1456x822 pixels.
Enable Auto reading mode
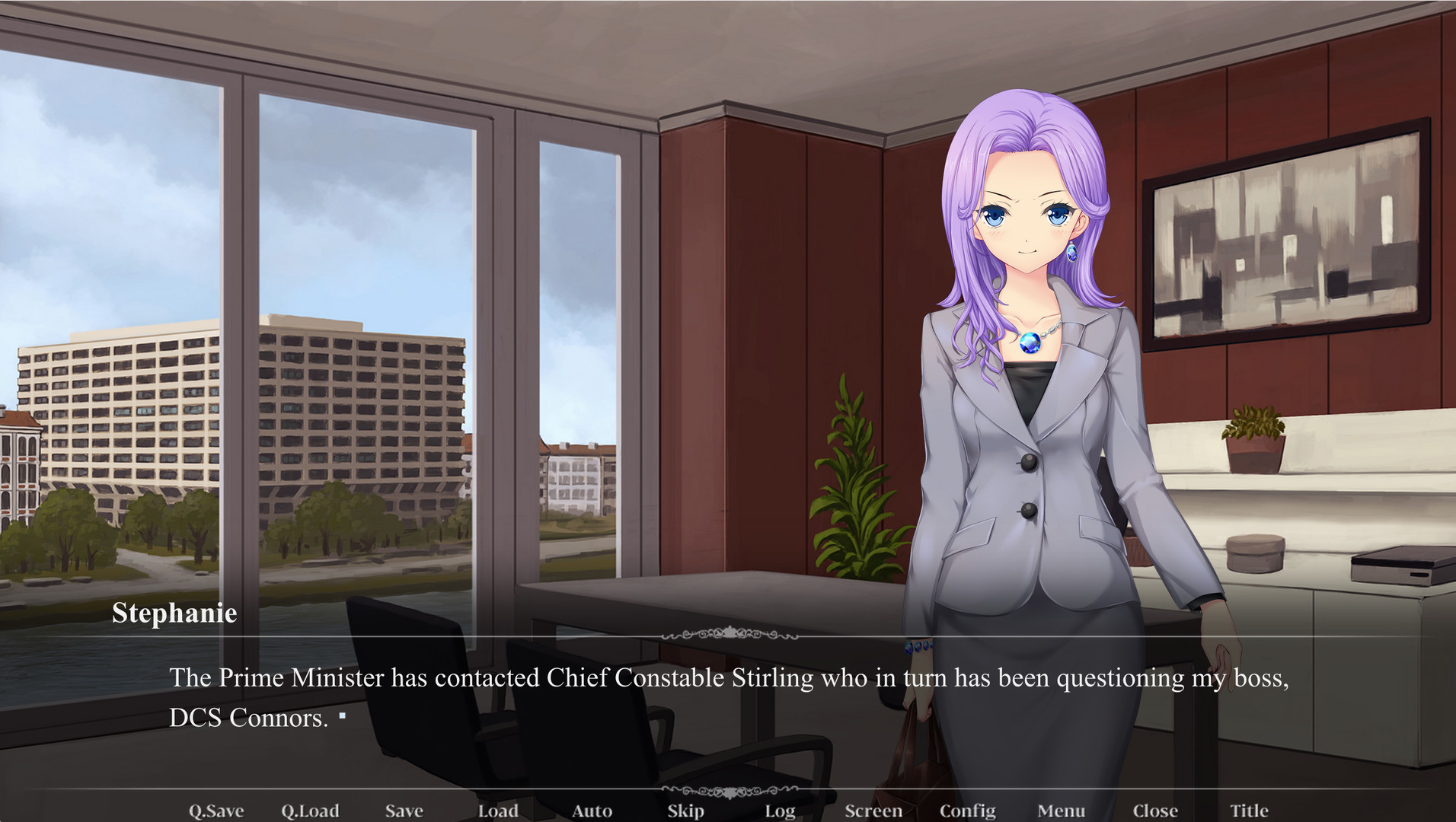[592, 810]
